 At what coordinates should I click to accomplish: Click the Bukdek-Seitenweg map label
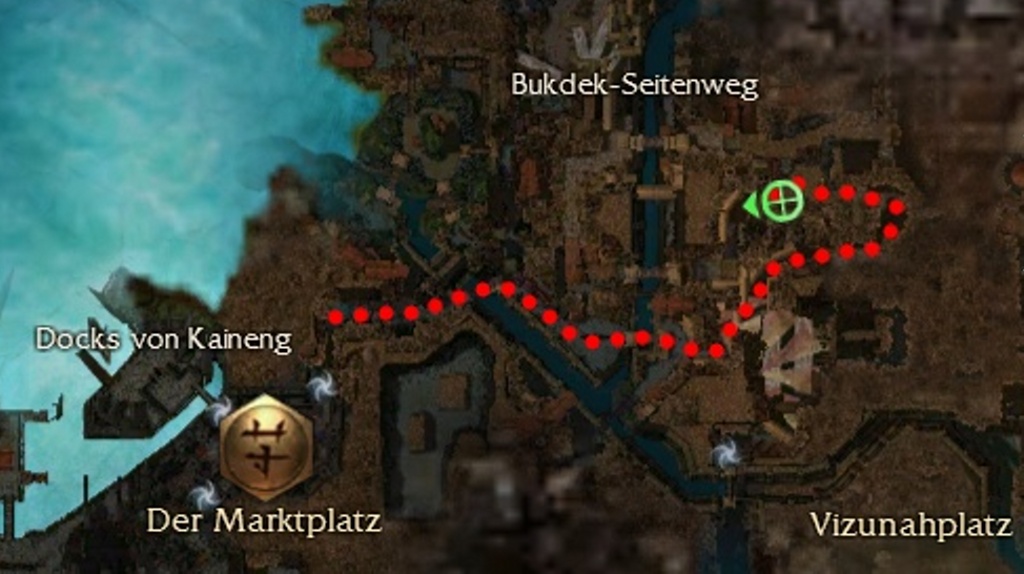point(634,86)
